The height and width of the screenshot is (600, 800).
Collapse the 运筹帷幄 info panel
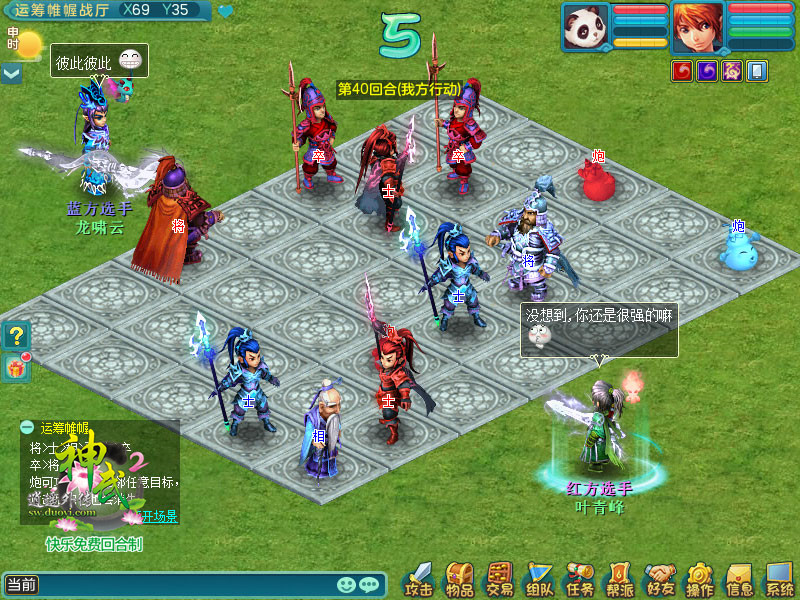(x=28, y=427)
